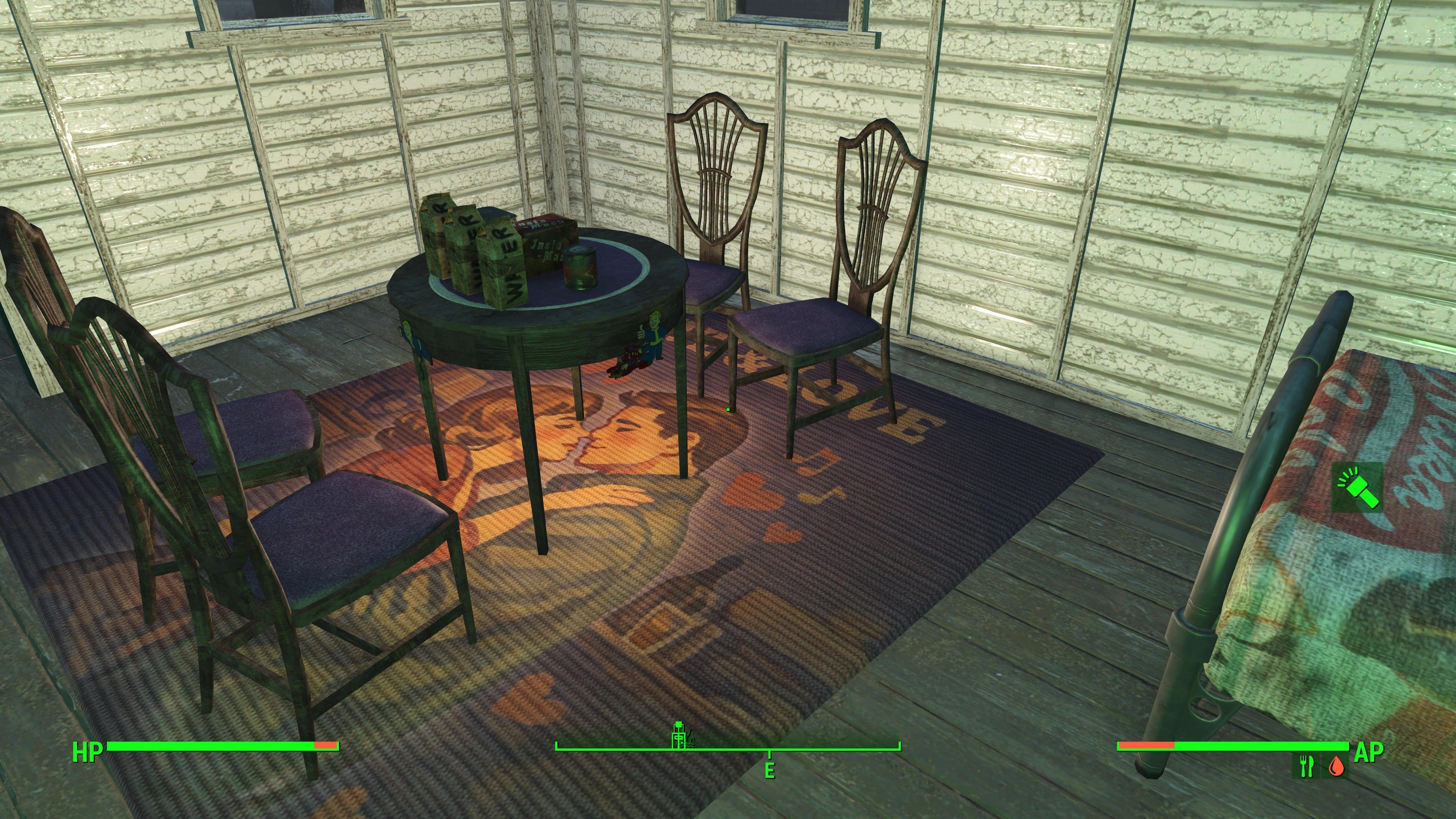
Task: Click the green flashlight indicator icon
Action: click(1357, 487)
